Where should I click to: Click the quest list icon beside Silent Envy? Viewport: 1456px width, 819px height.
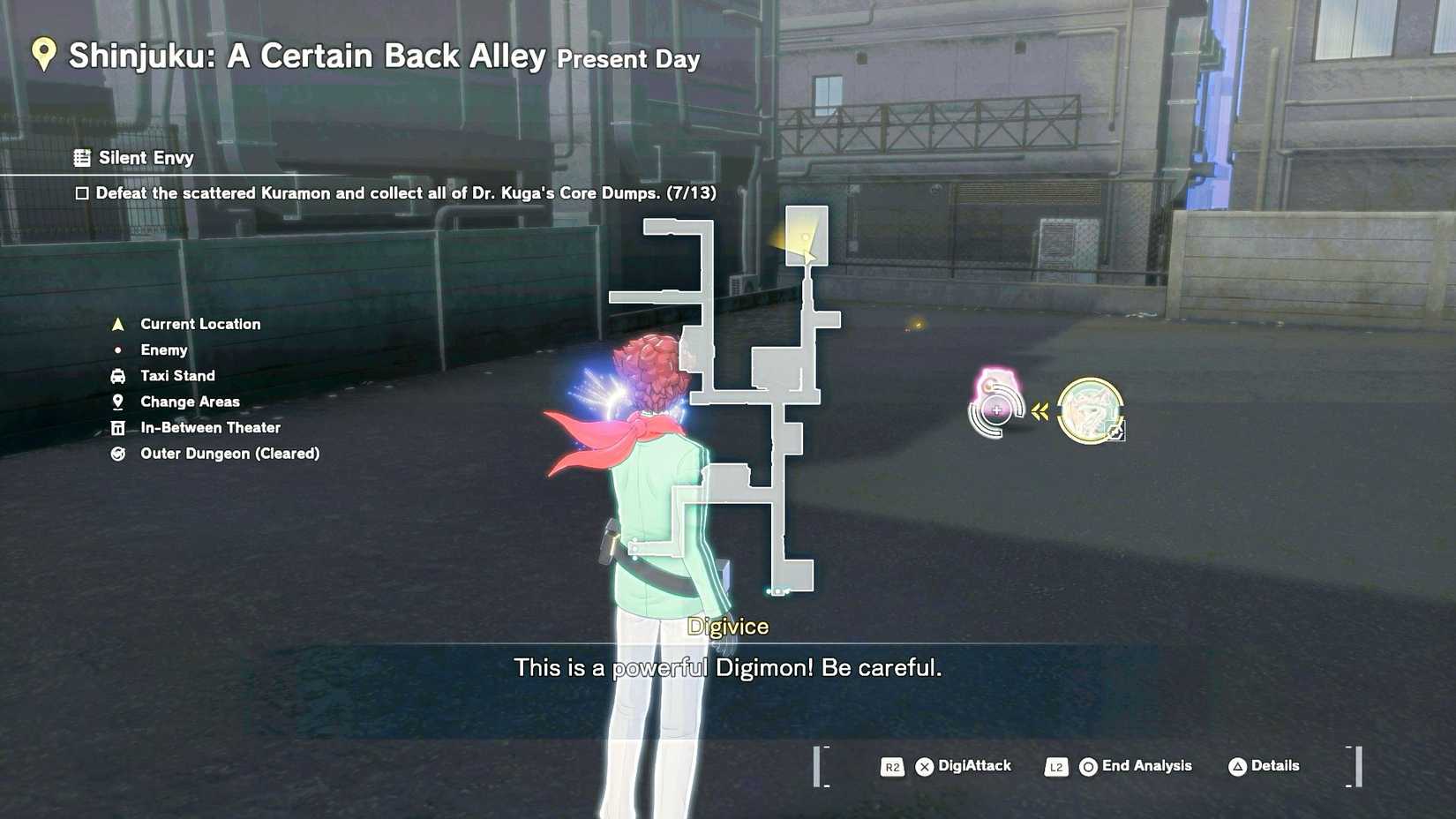tap(82, 157)
